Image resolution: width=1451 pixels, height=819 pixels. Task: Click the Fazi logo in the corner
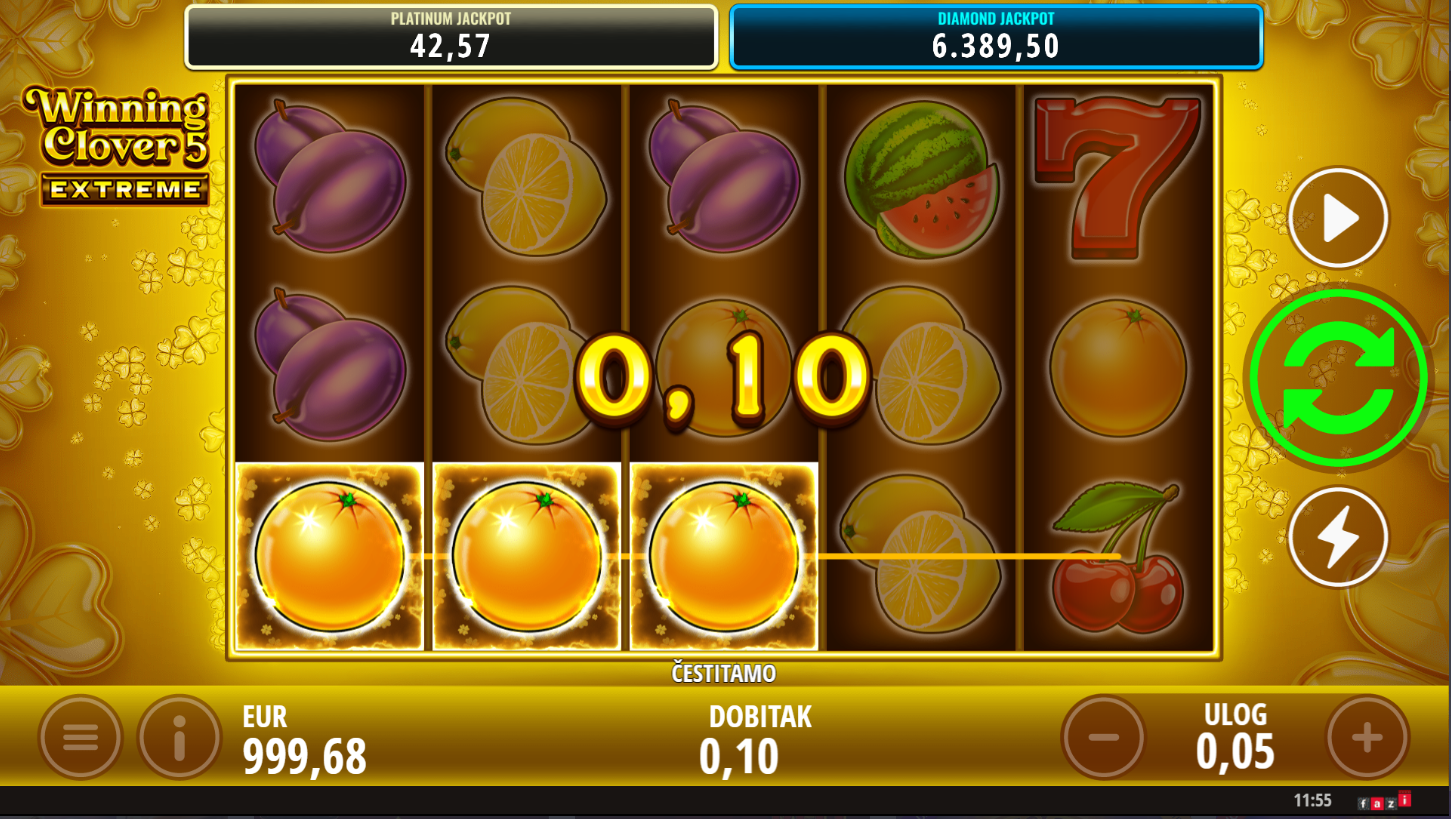[1384, 801]
